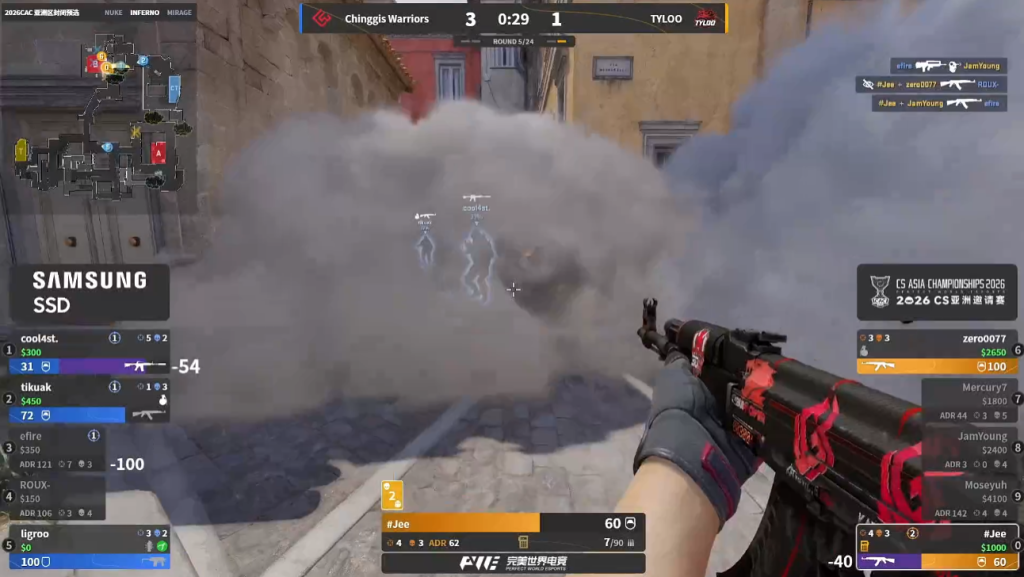Spectate zero0077 from the right team list
Screen dimensions: 1024x577
tap(937, 352)
